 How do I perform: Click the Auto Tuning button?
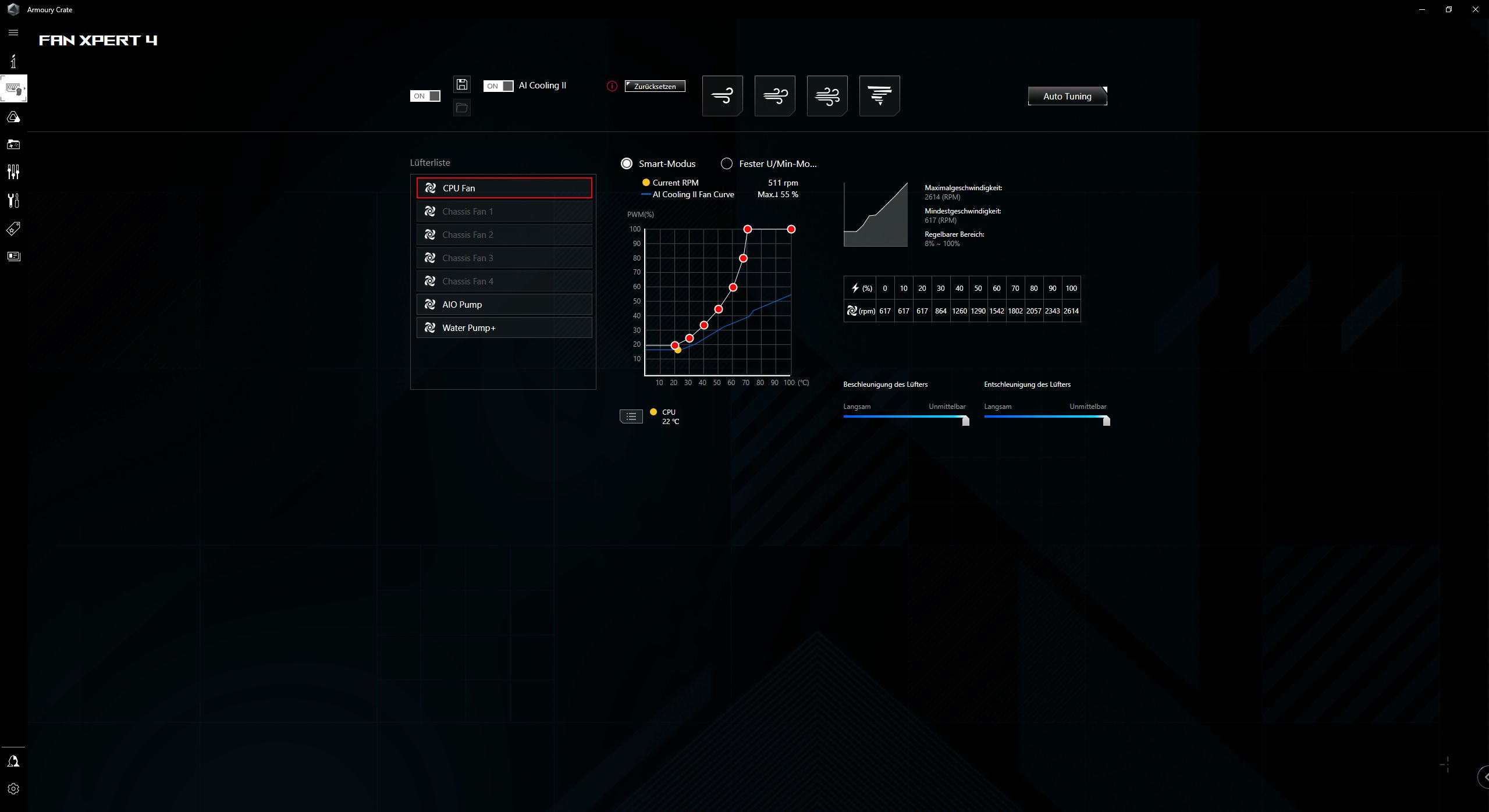[1067, 96]
